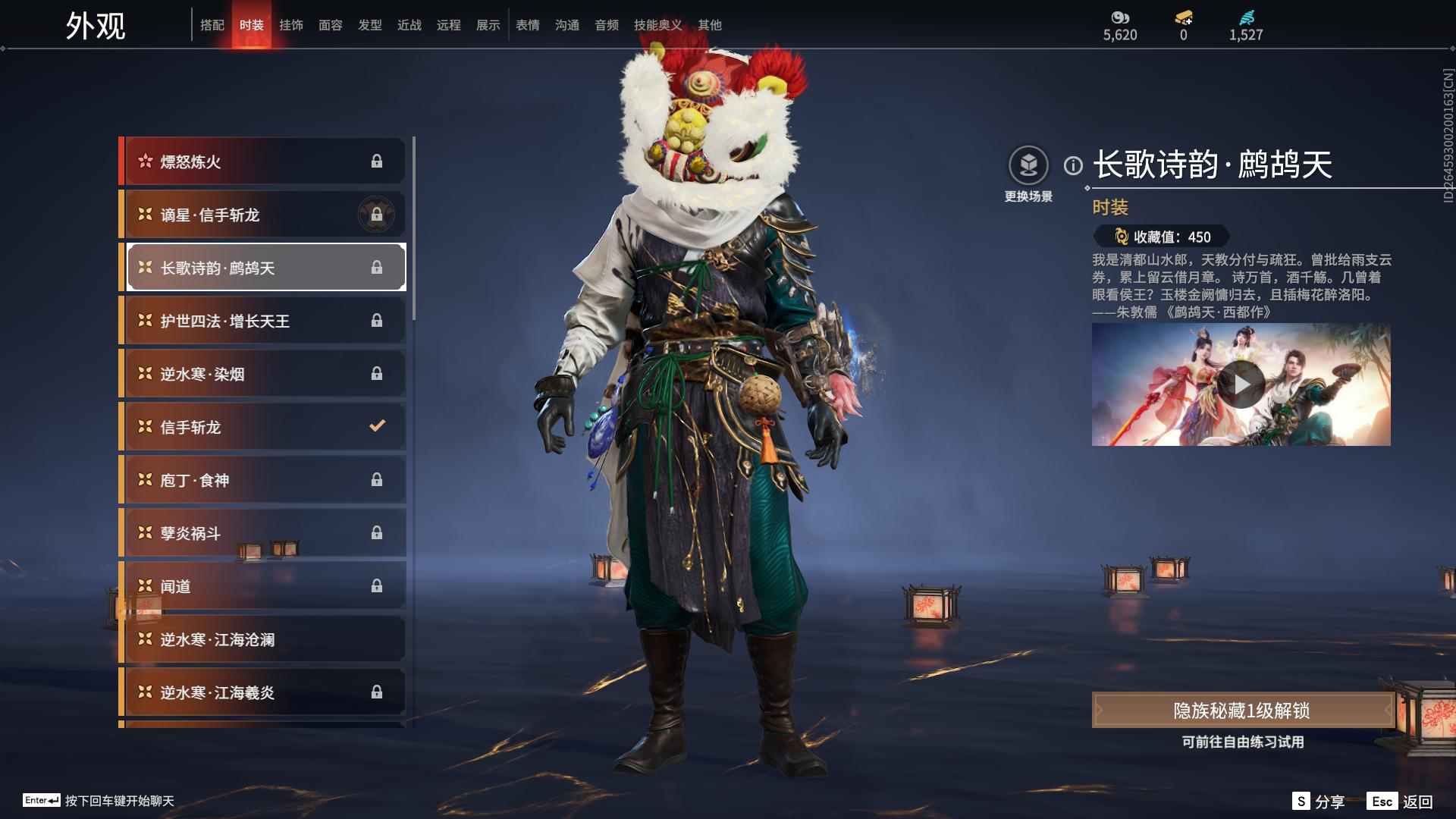
Task: Go to the 发型 hairstyle tab
Action: (x=369, y=25)
